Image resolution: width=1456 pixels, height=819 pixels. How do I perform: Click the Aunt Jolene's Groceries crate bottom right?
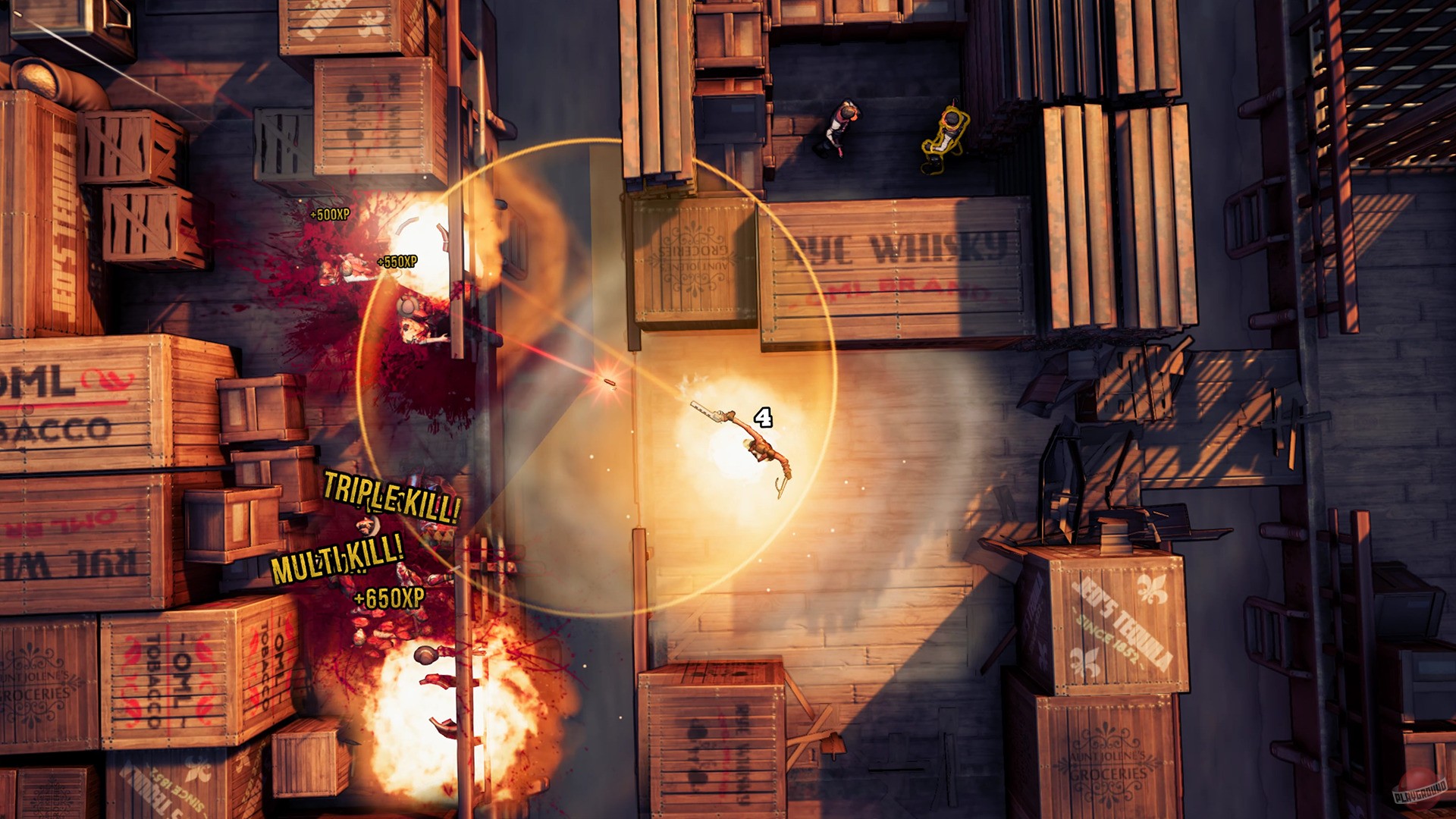[x=1107, y=766]
